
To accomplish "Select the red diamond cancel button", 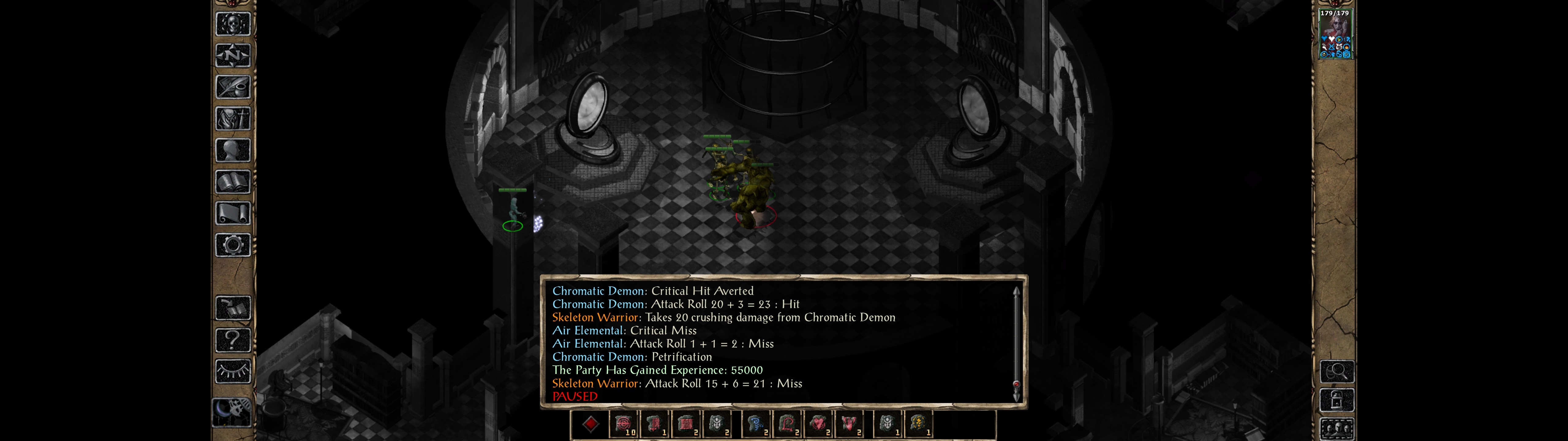I will [590, 424].
